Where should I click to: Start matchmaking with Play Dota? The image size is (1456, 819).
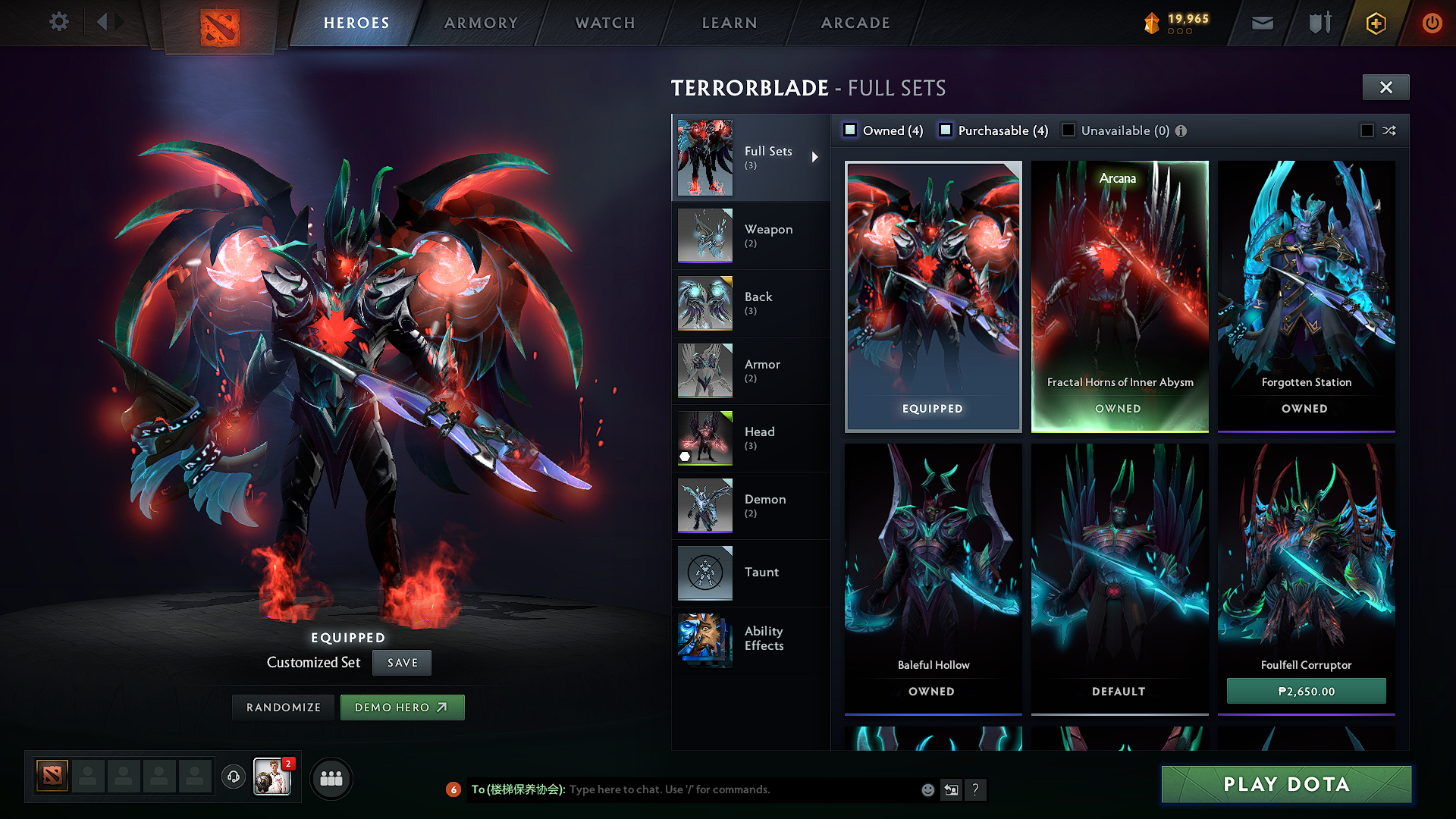(x=1286, y=784)
